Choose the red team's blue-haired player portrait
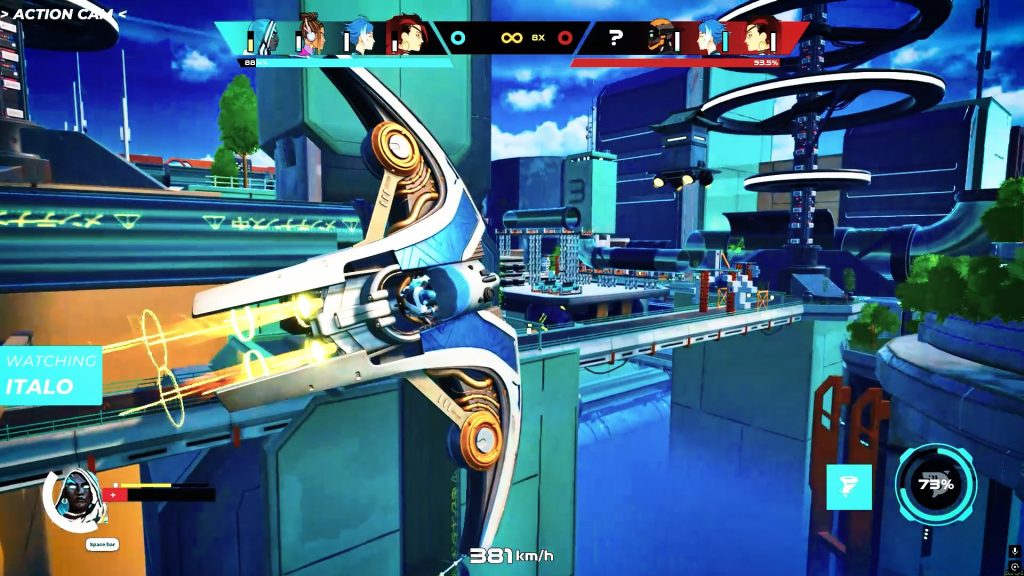The width and height of the screenshot is (1024, 576). click(x=711, y=38)
